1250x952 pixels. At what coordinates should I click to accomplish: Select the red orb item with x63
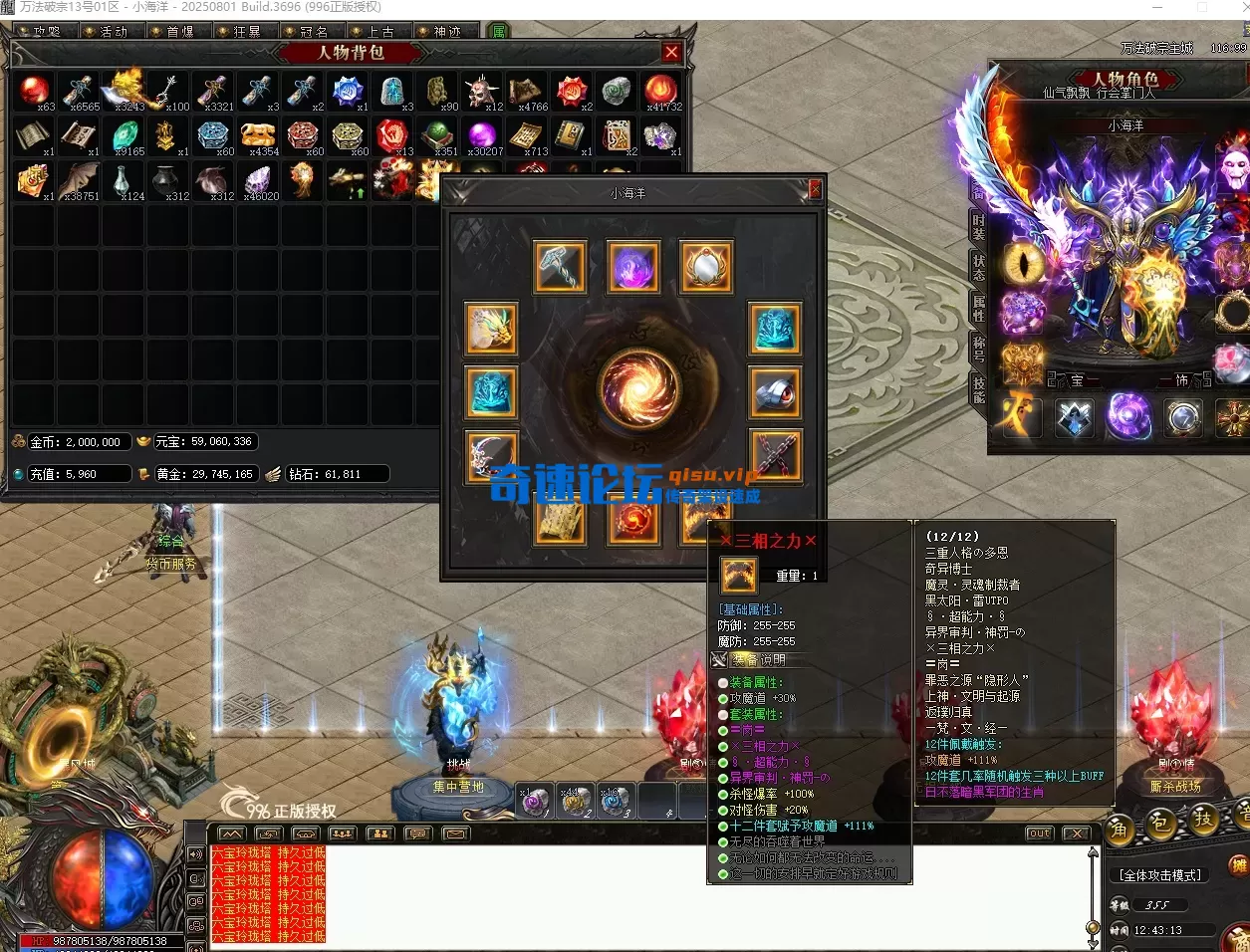(35, 91)
